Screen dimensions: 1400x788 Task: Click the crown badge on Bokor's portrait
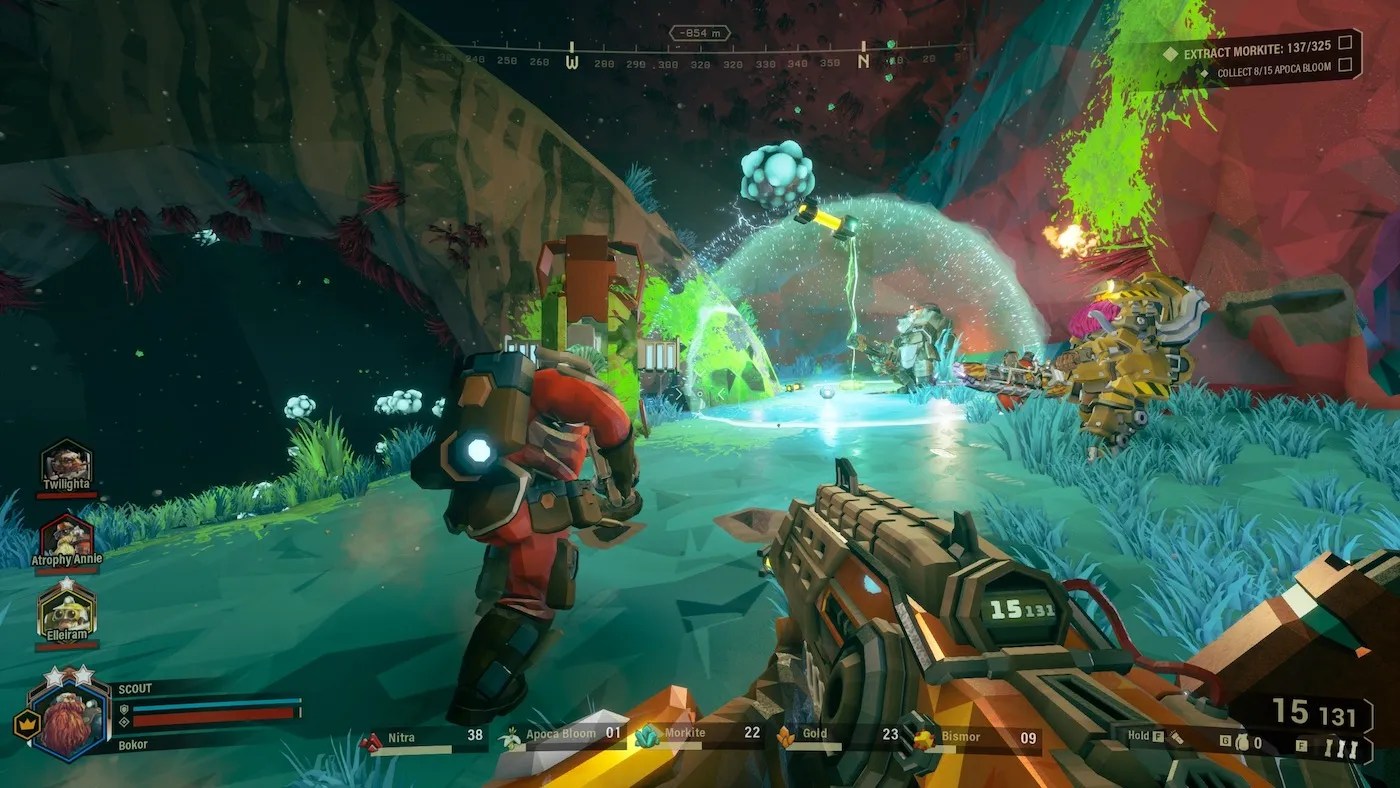pos(27,722)
